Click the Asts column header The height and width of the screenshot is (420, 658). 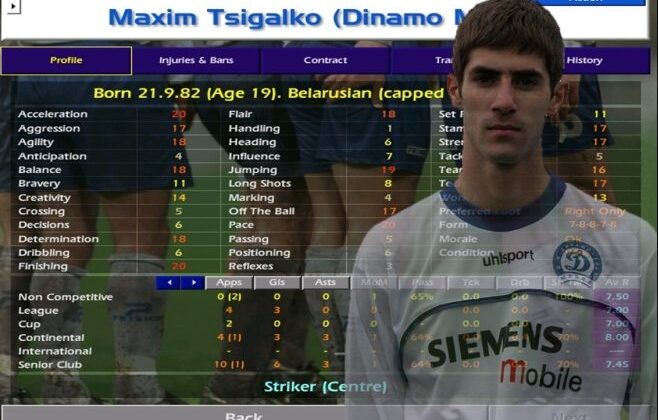coord(325,283)
